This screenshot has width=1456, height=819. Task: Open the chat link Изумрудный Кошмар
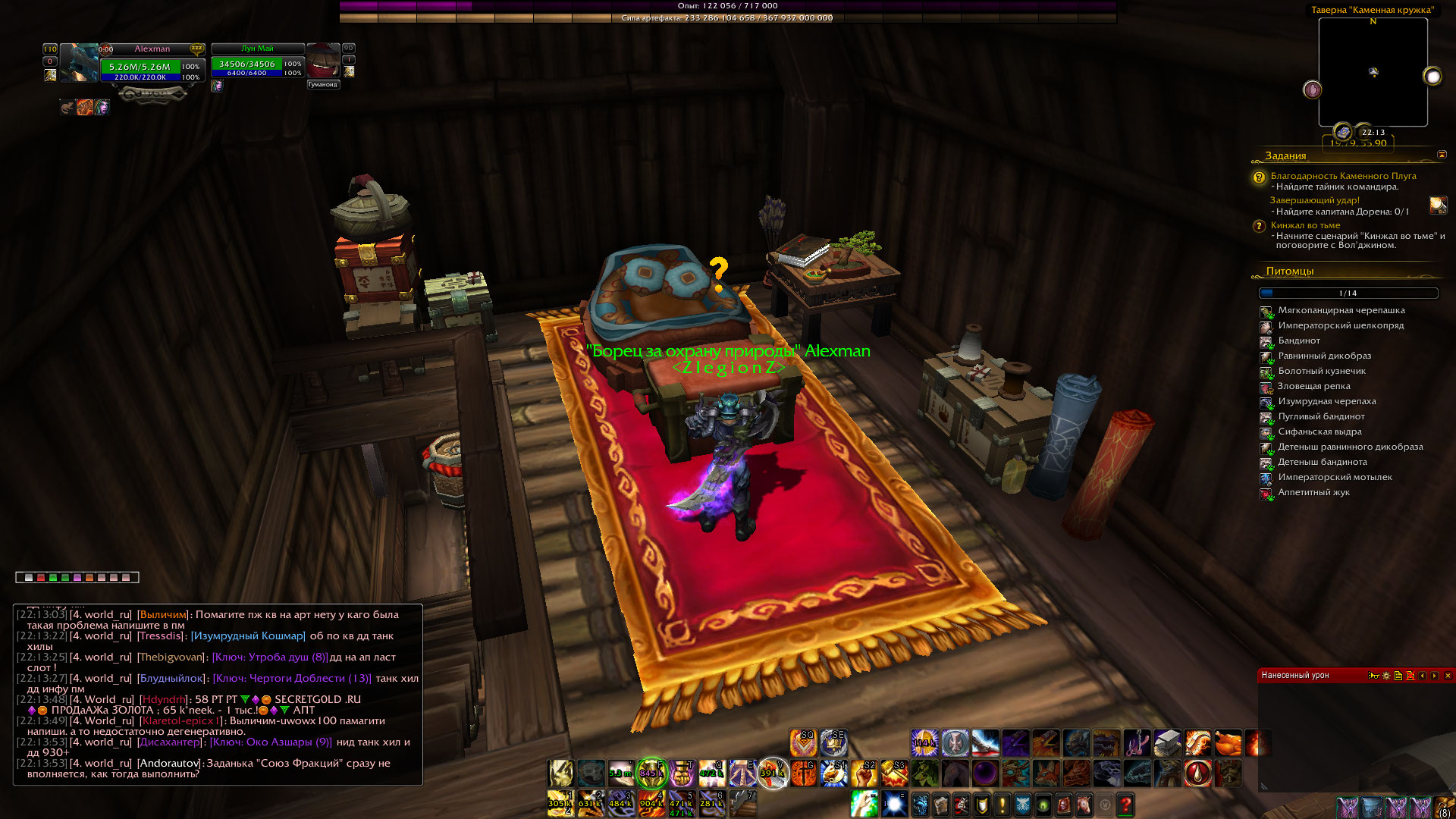pos(248,635)
